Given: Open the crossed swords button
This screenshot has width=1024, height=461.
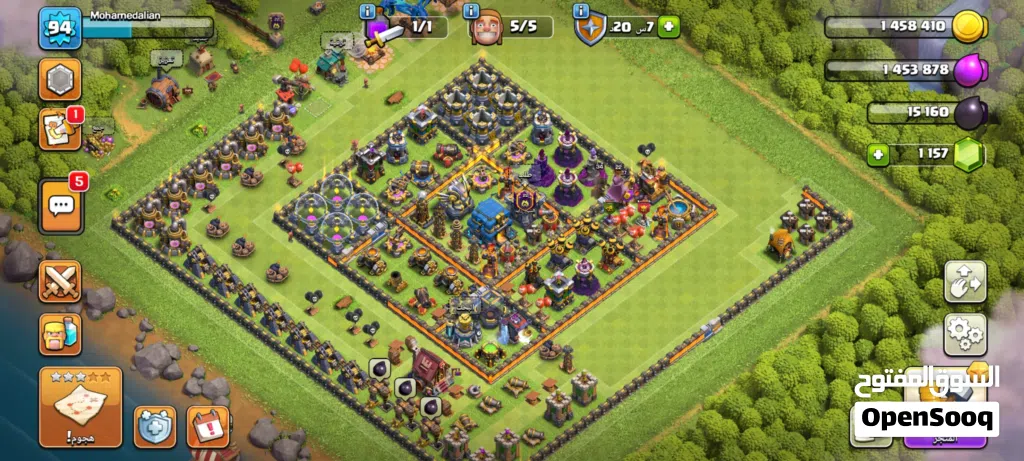Looking at the screenshot, I should [60, 281].
